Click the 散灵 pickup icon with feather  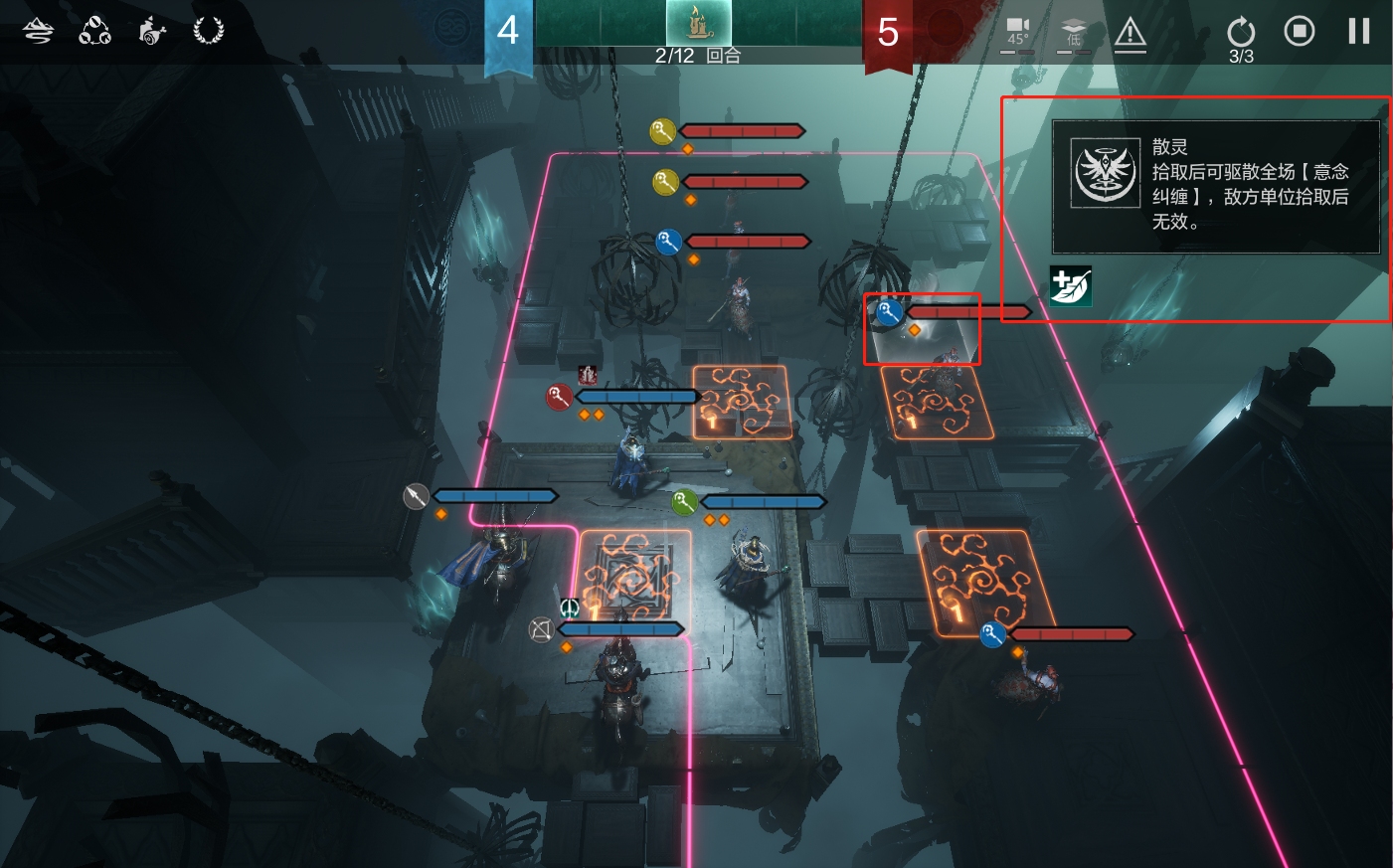(1071, 286)
